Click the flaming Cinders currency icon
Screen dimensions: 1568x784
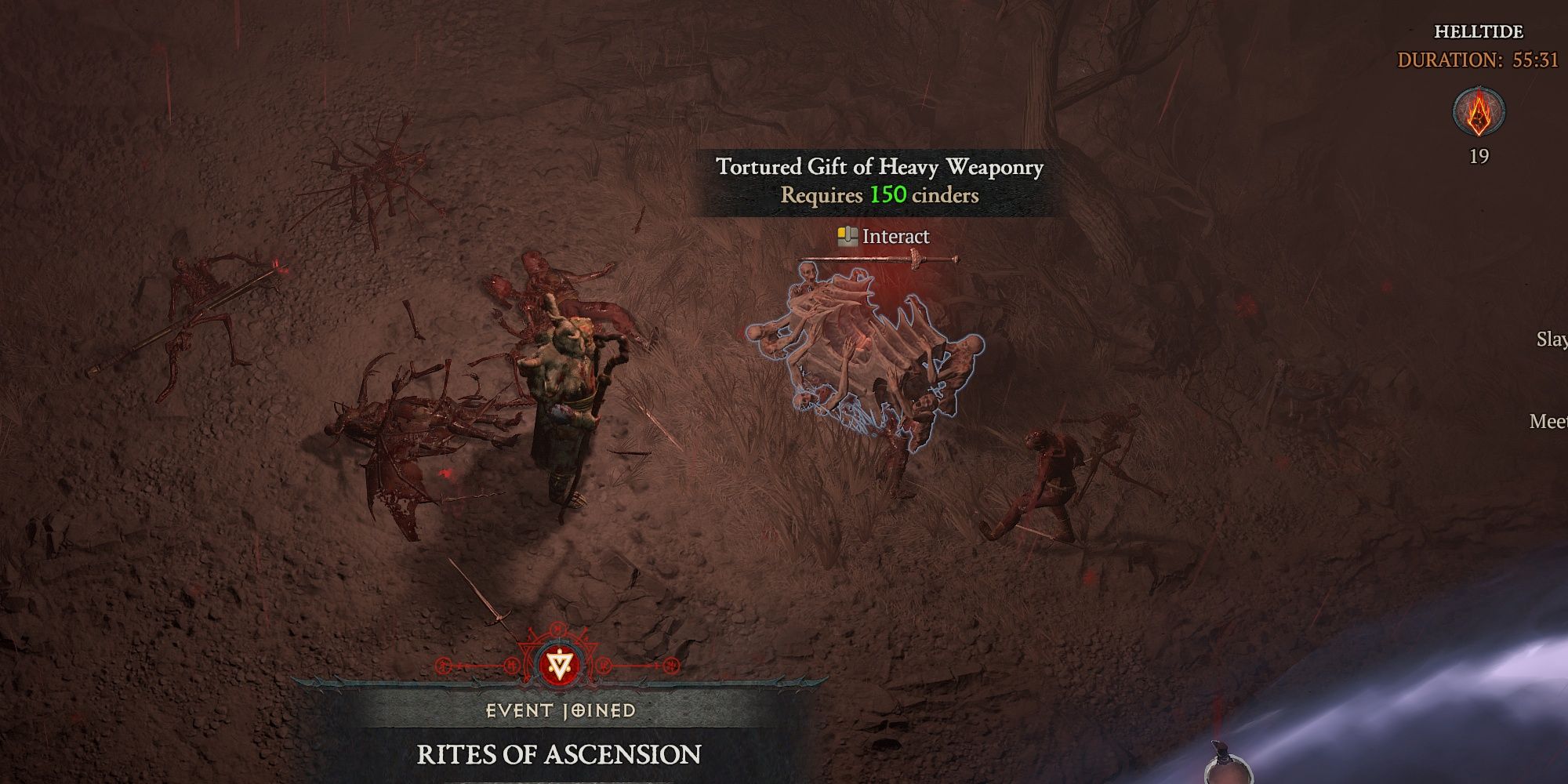pyautogui.click(x=1477, y=113)
